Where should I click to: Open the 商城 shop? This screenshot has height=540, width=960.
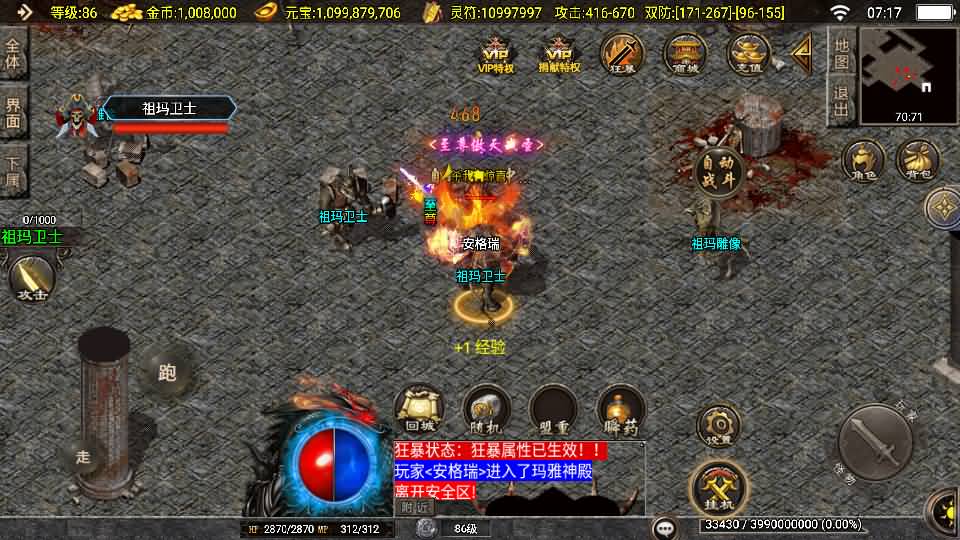coord(685,53)
